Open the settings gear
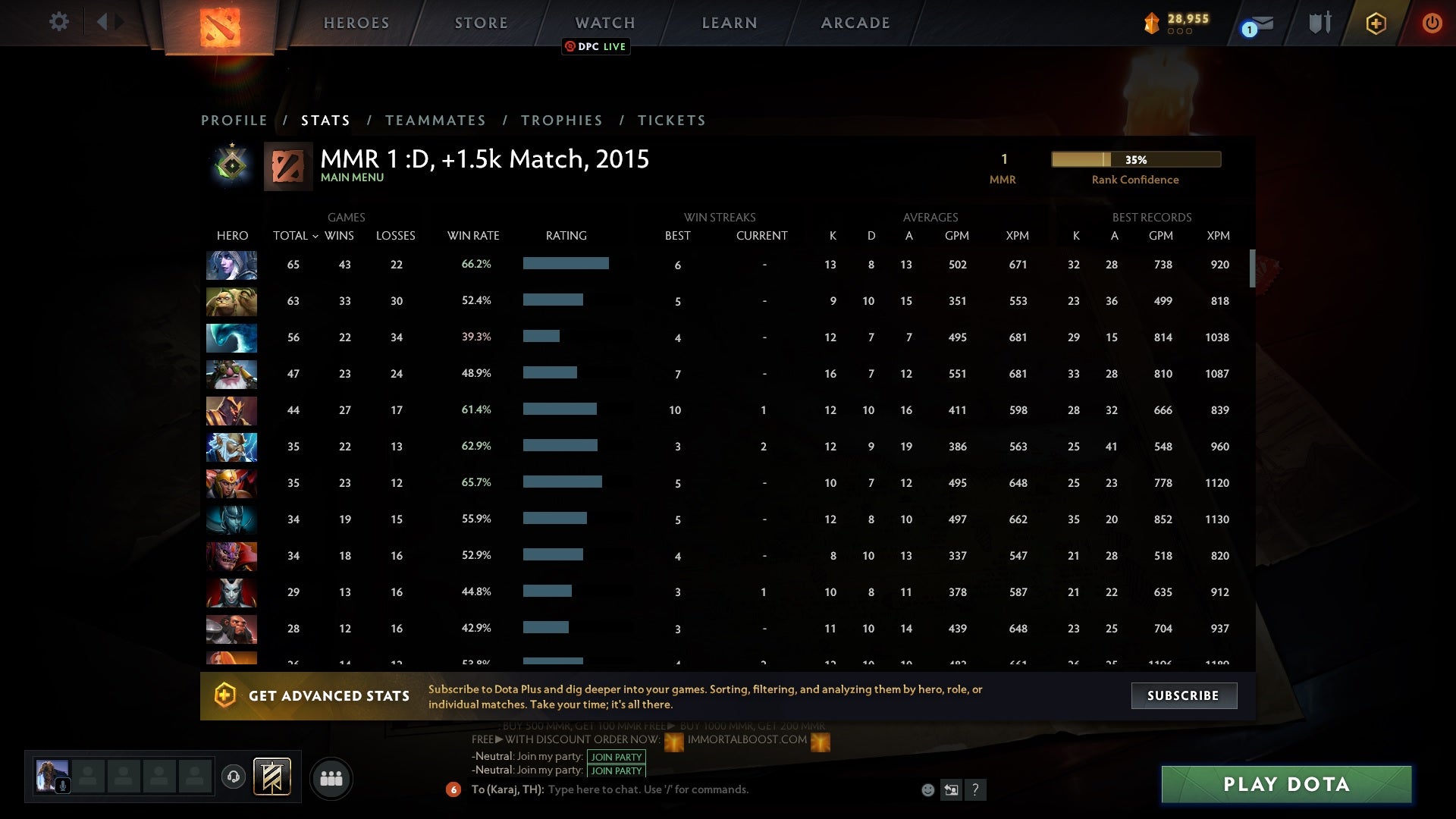Viewport: 1456px width, 819px height. 59,21
